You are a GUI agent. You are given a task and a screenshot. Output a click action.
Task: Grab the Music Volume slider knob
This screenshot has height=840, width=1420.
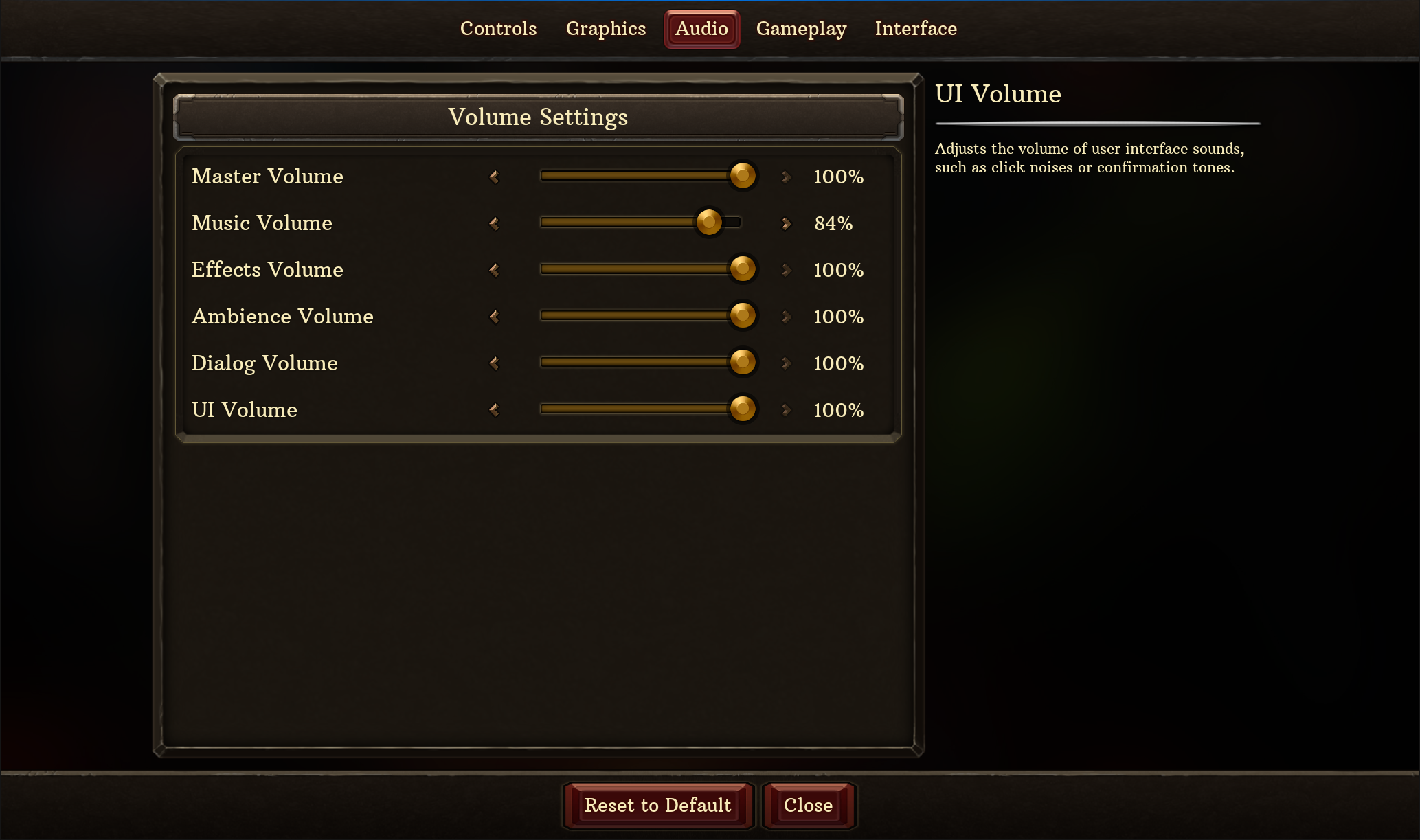pyautogui.click(x=709, y=223)
